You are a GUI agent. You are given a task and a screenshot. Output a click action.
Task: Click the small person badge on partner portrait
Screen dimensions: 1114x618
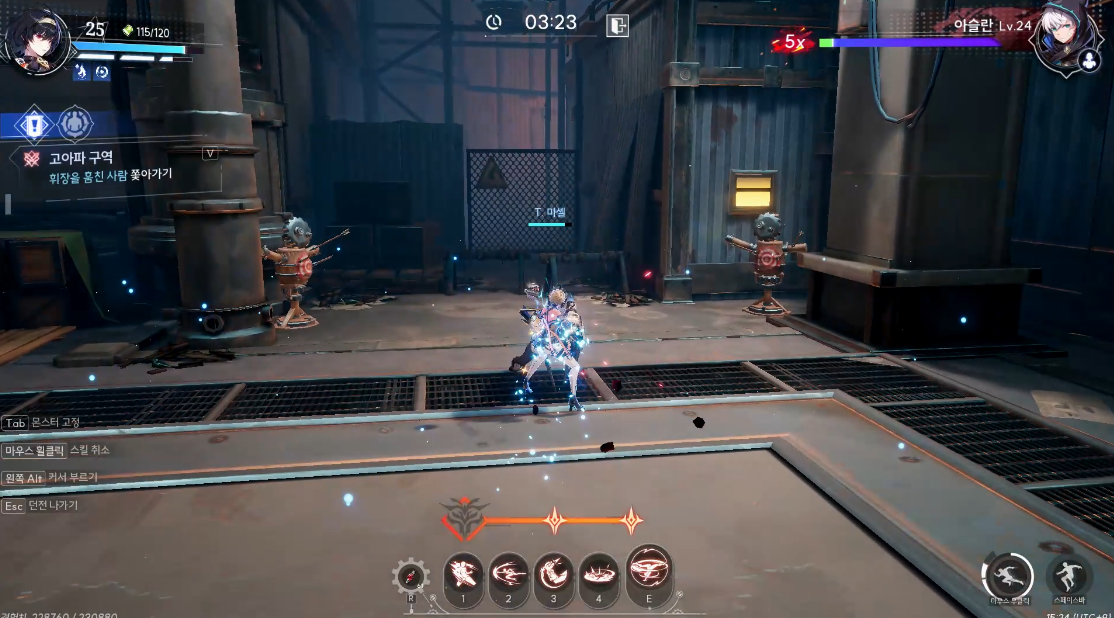[x=1088, y=61]
